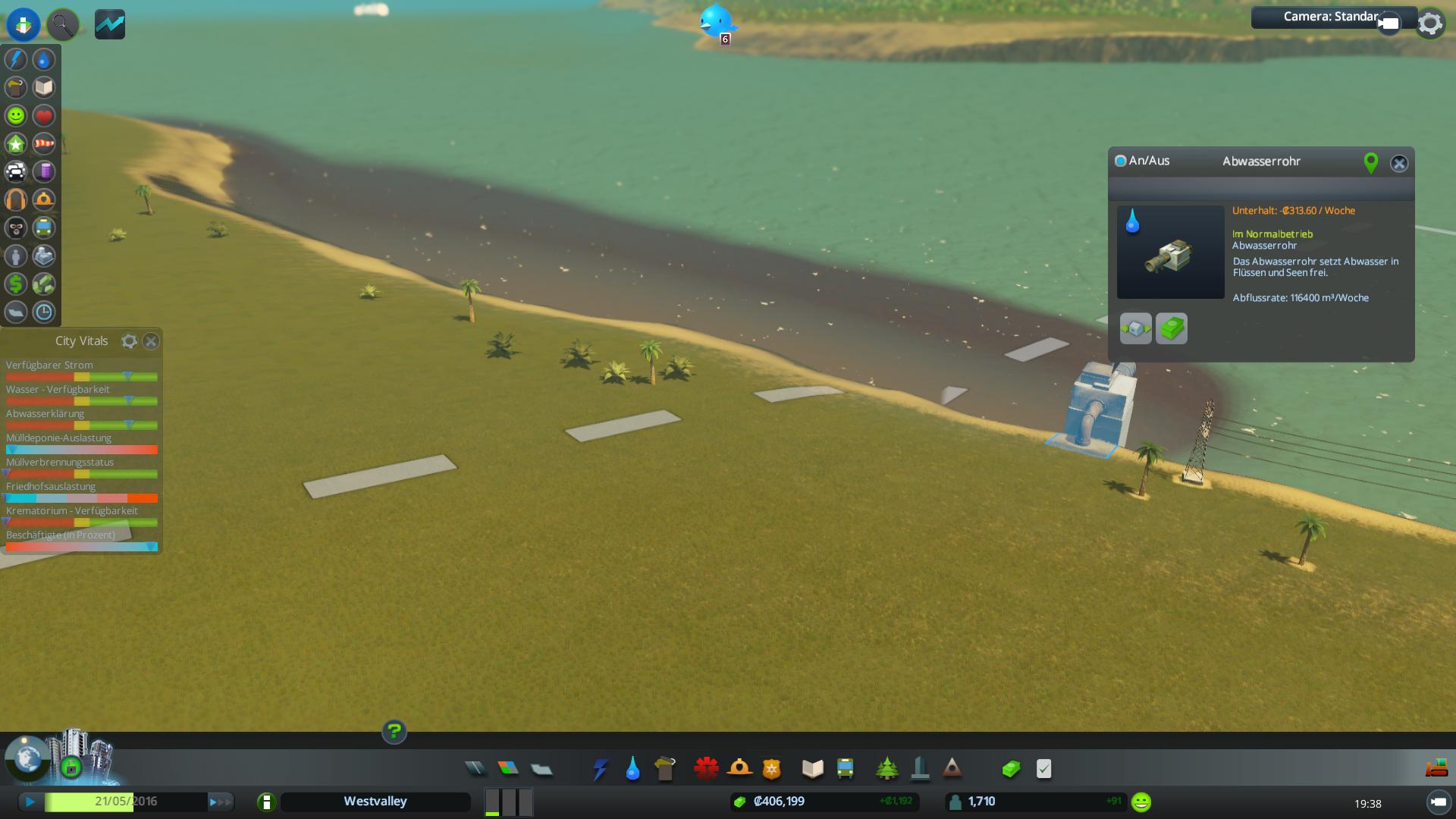
Task: Toggle the An/Aus switch for the building
Action: click(x=1120, y=161)
